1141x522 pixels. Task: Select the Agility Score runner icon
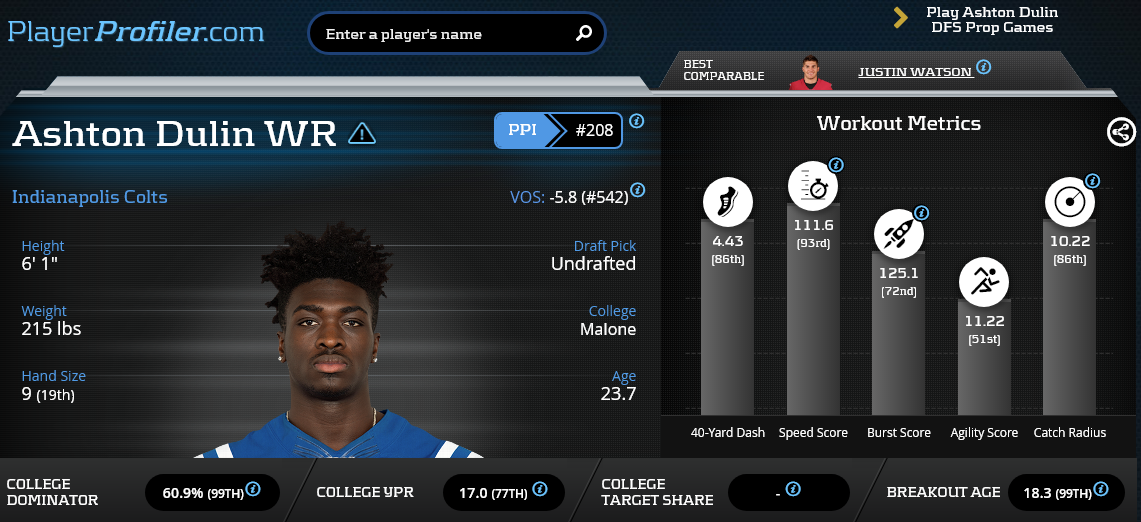tap(984, 281)
